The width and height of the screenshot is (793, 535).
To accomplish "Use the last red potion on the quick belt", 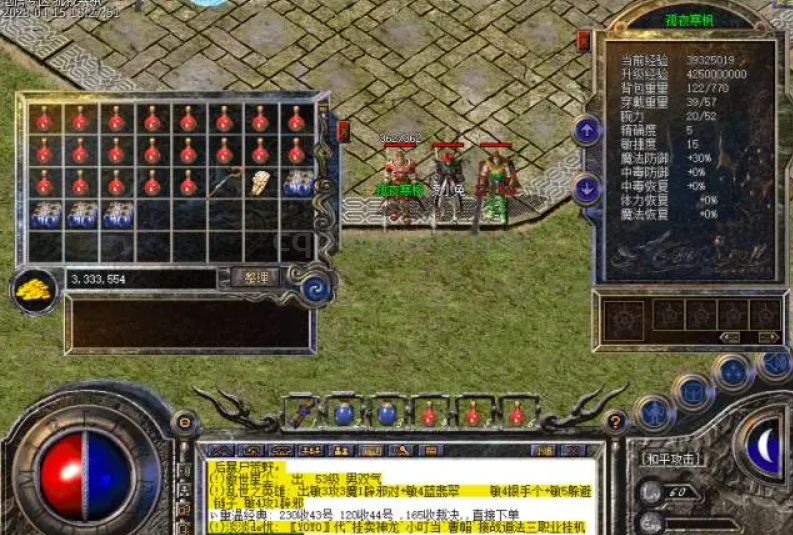I will pyautogui.click(x=516, y=412).
